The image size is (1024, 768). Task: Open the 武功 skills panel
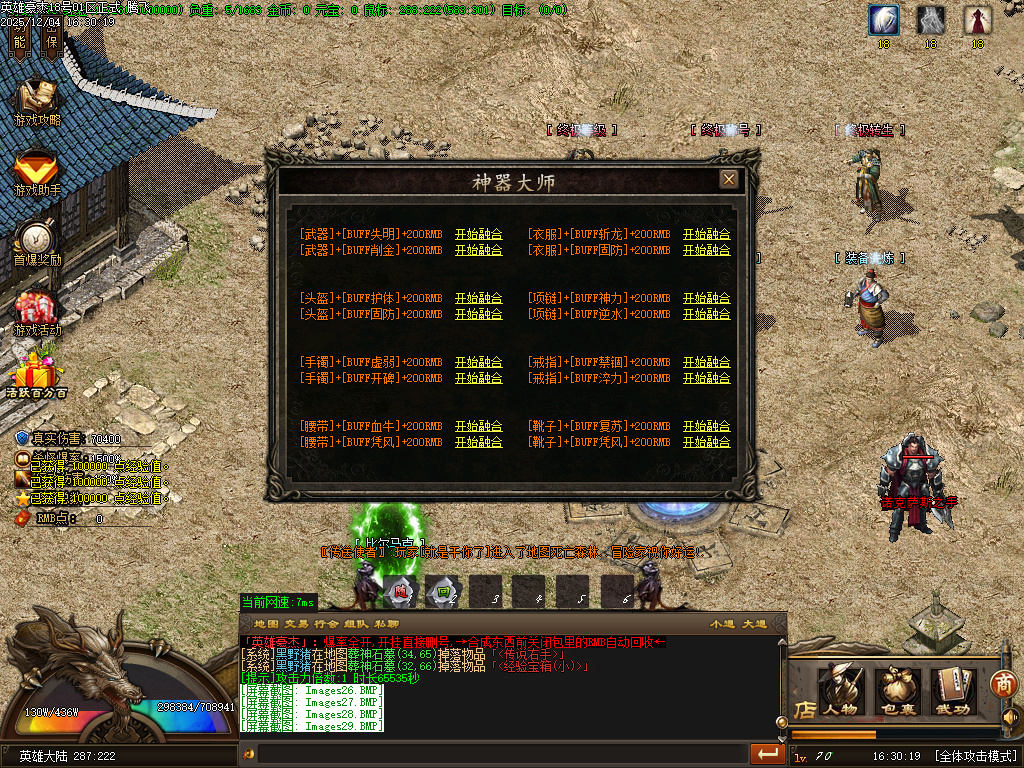(x=954, y=690)
